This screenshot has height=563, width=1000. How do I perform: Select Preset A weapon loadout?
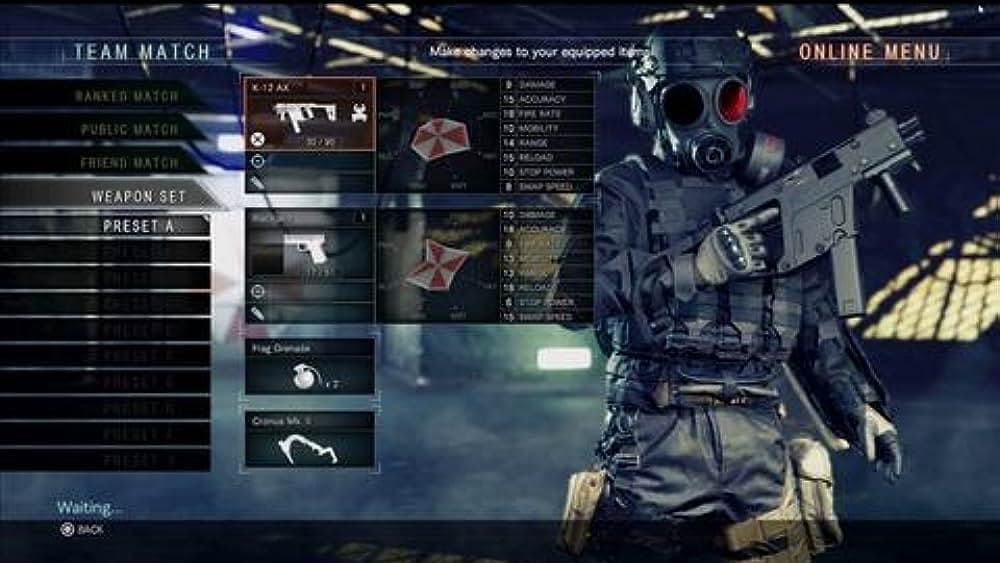[138, 226]
